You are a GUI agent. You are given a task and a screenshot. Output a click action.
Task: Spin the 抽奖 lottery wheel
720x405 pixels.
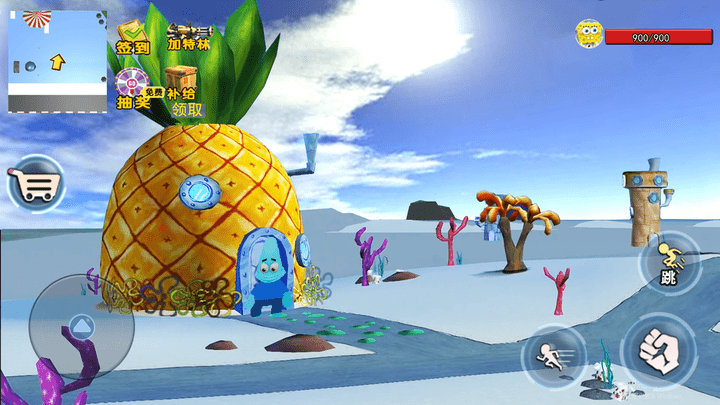point(132,88)
